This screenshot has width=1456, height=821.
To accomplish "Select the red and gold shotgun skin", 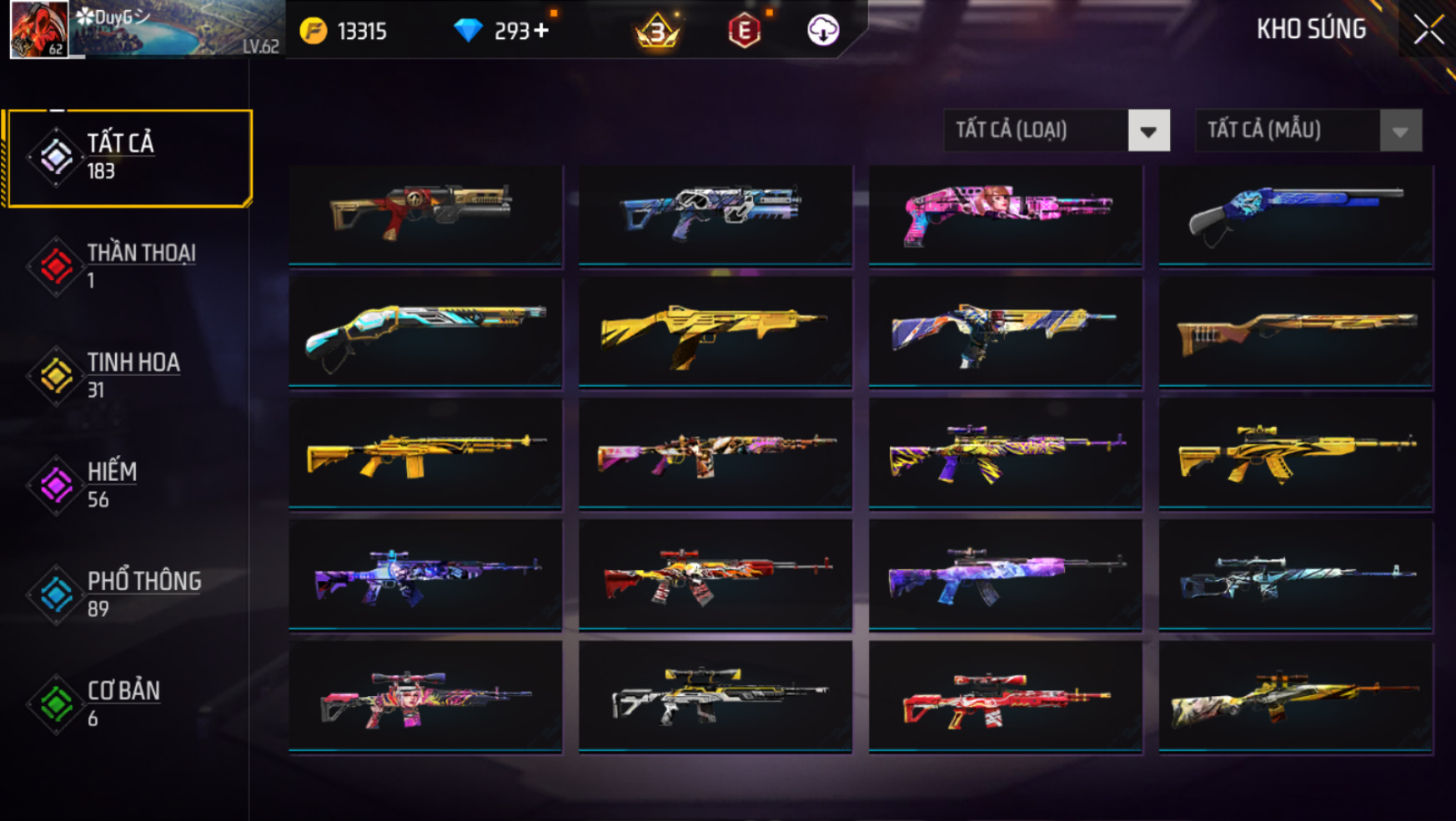I will 425,214.
